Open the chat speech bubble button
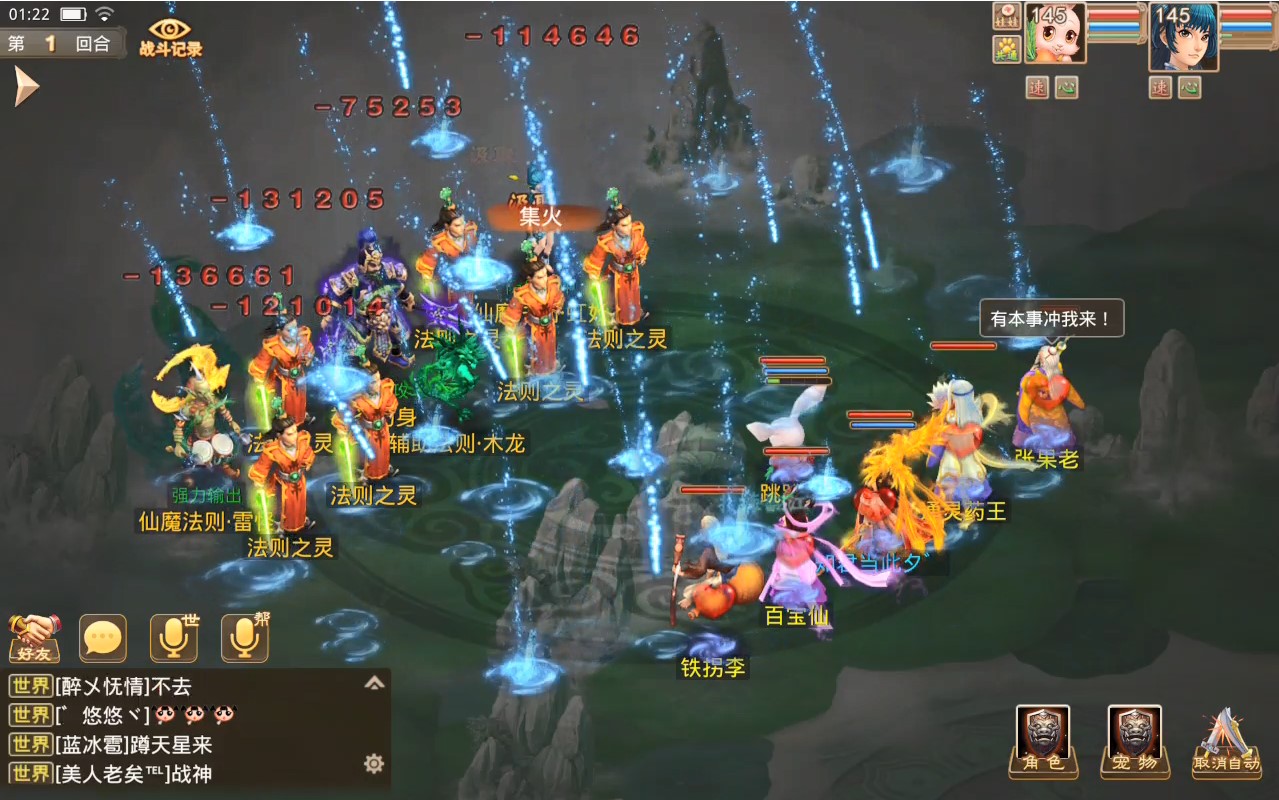Image resolution: width=1279 pixels, height=800 pixels. (x=103, y=638)
